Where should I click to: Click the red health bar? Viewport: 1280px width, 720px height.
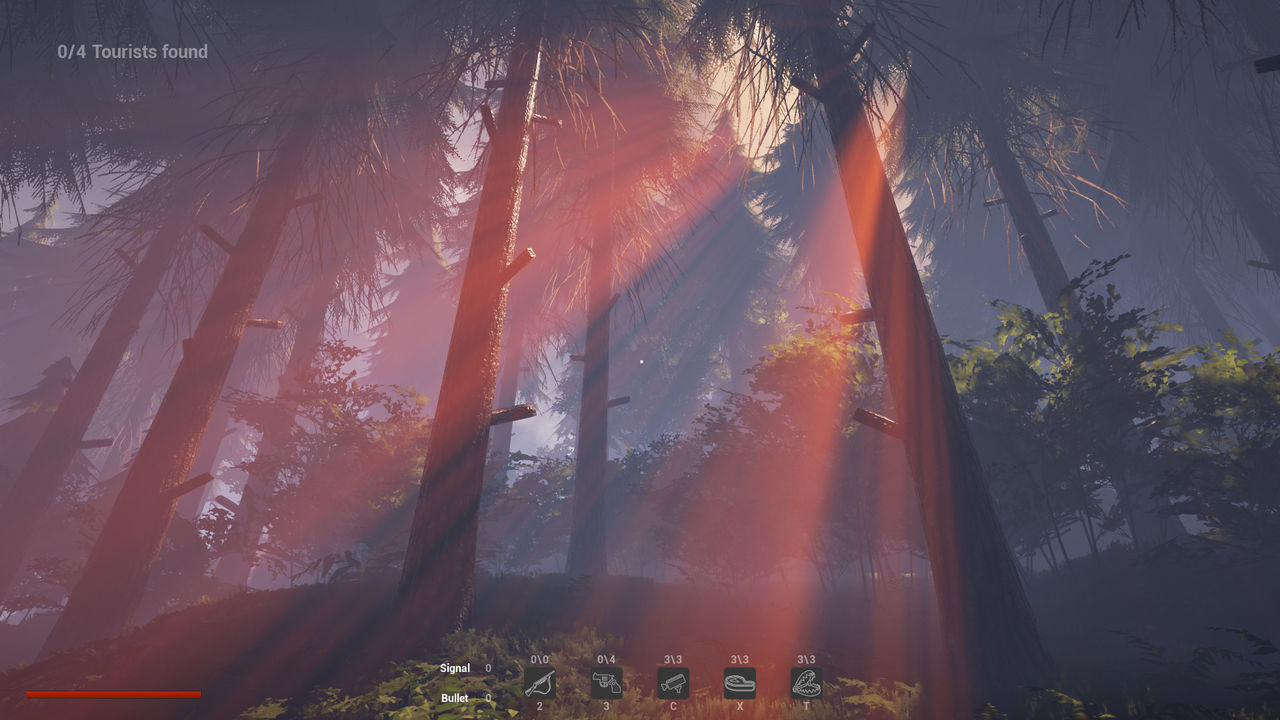point(112,693)
